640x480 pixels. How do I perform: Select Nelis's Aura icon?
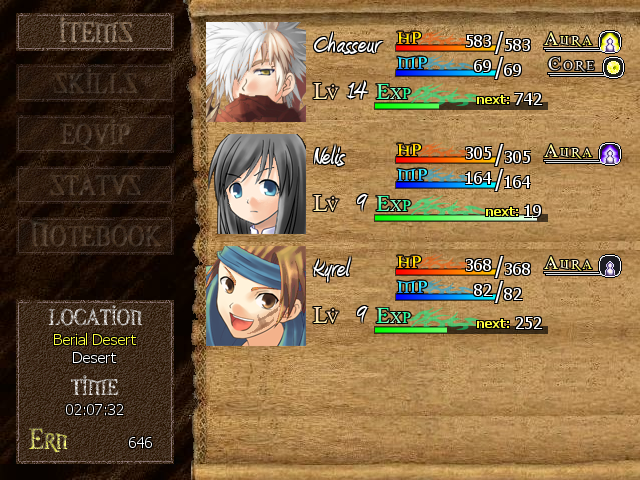(x=610, y=154)
